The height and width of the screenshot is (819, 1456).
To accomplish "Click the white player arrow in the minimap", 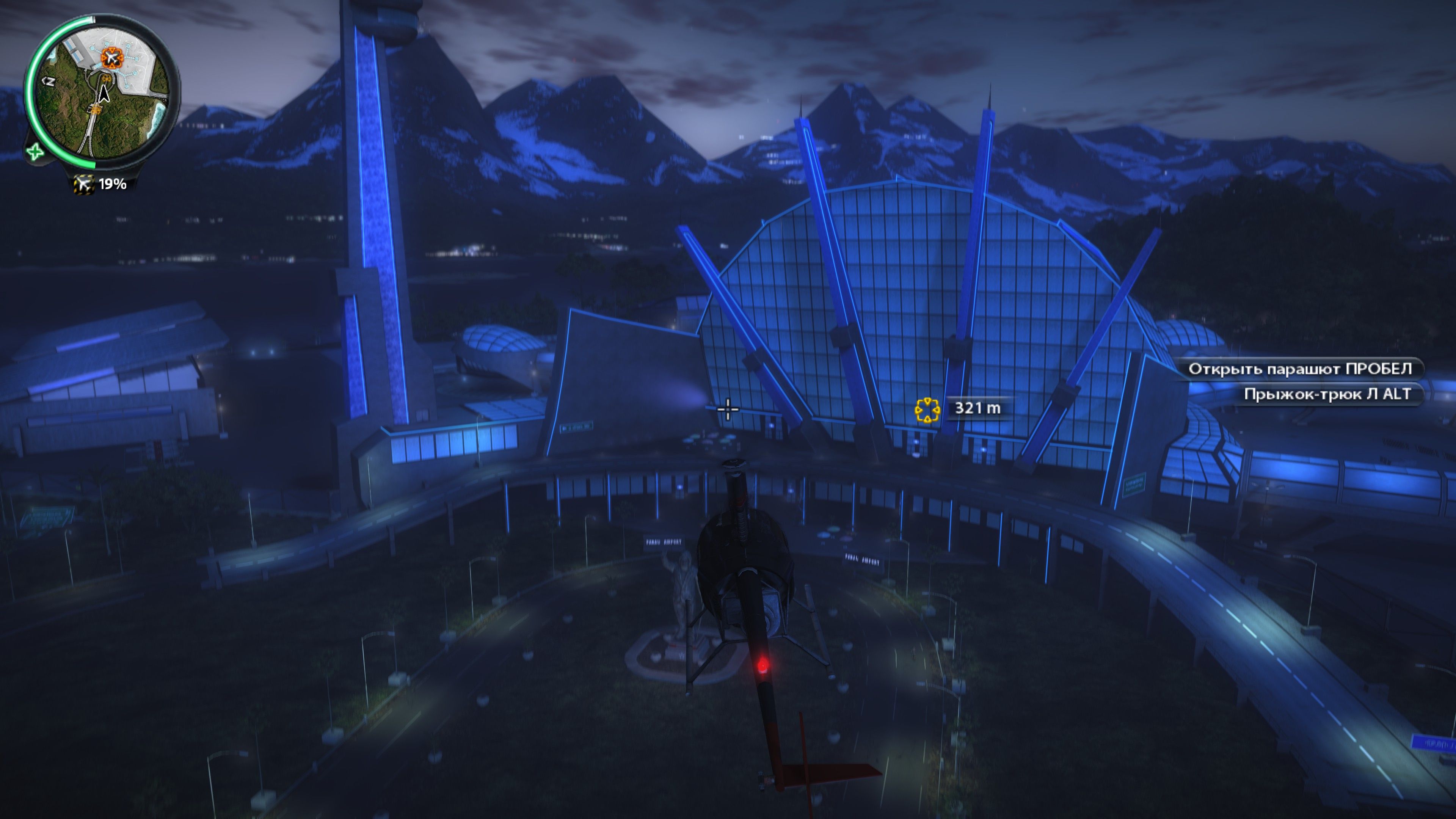I will (x=104, y=94).
